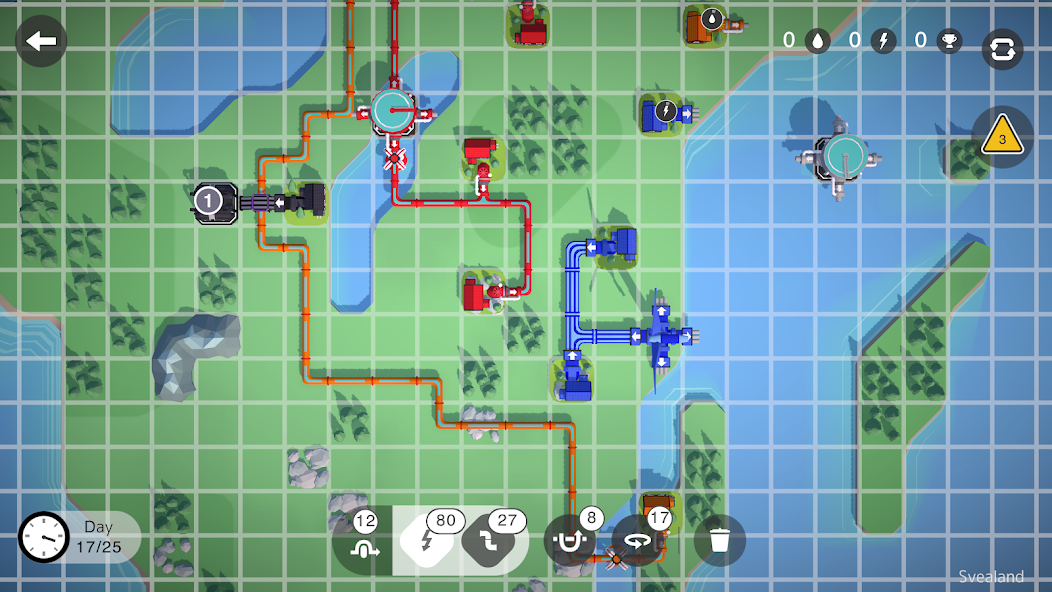The width and height of the screenshot is (1052, 592).
Task: Open the yellow warning triangle alert
Action: 1002,137
